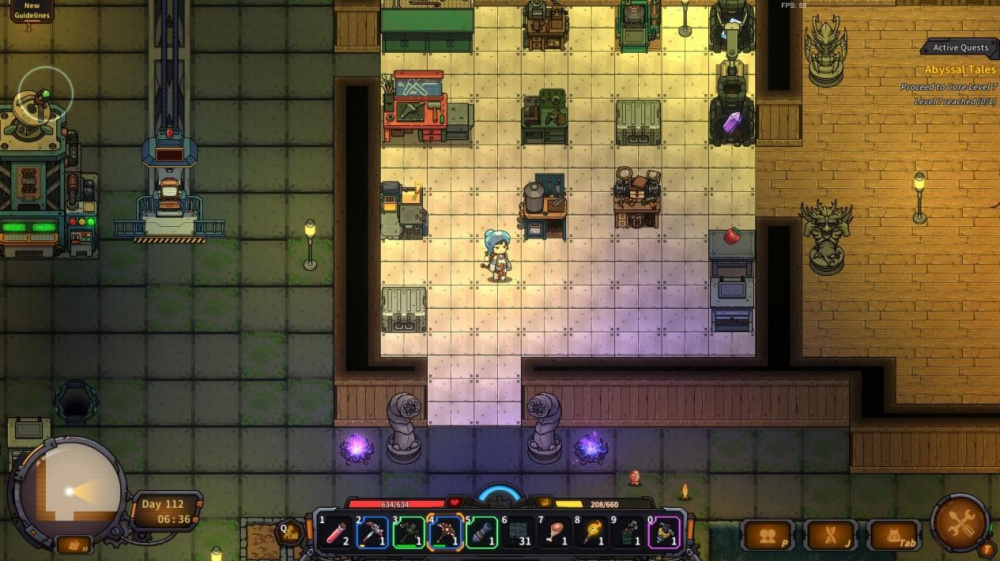The width and height of the screenshot is (1000, 561).
Task: Open the New Guidelines notification
Action: [x=32, y=10]
